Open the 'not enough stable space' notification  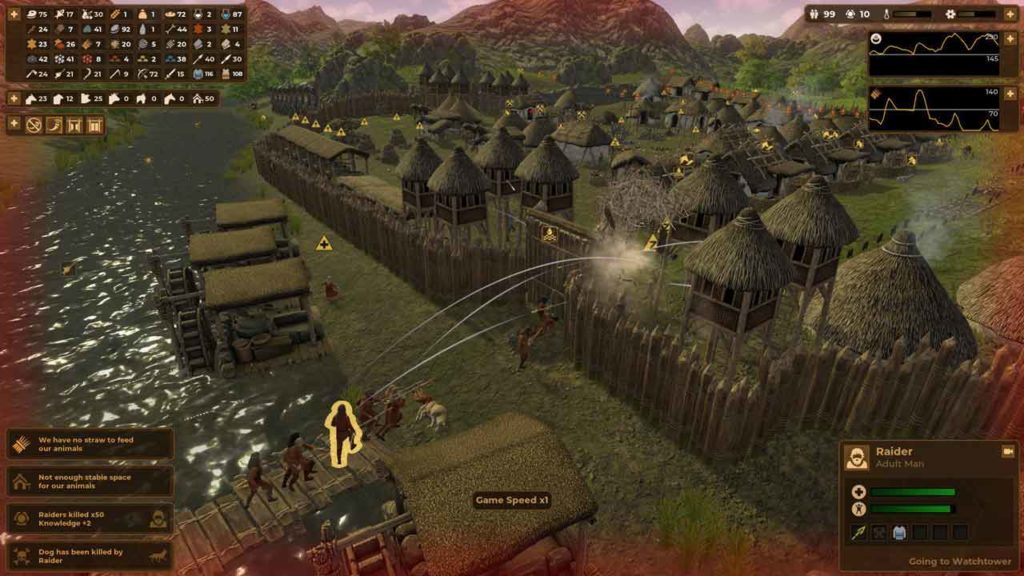pos(90,481)
